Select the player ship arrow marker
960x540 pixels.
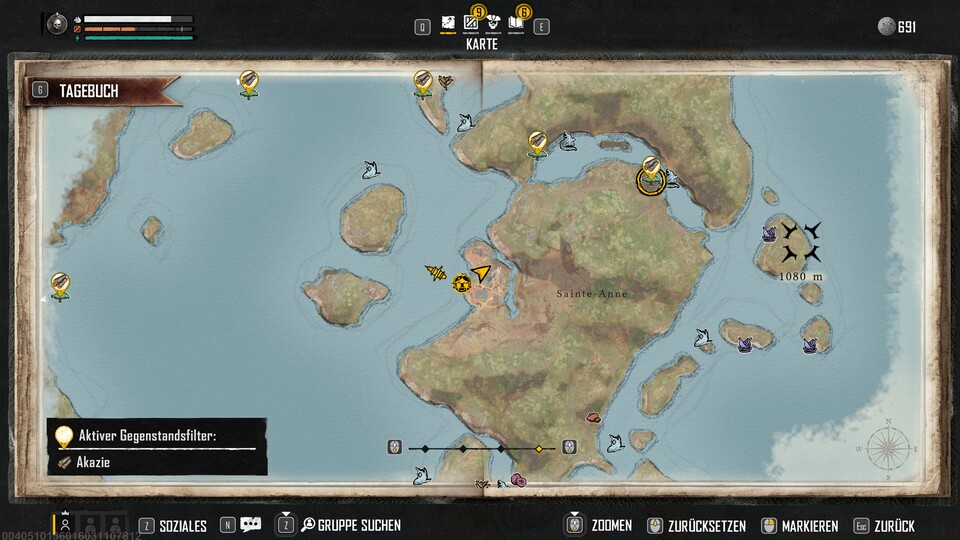[x=482, y=272]
